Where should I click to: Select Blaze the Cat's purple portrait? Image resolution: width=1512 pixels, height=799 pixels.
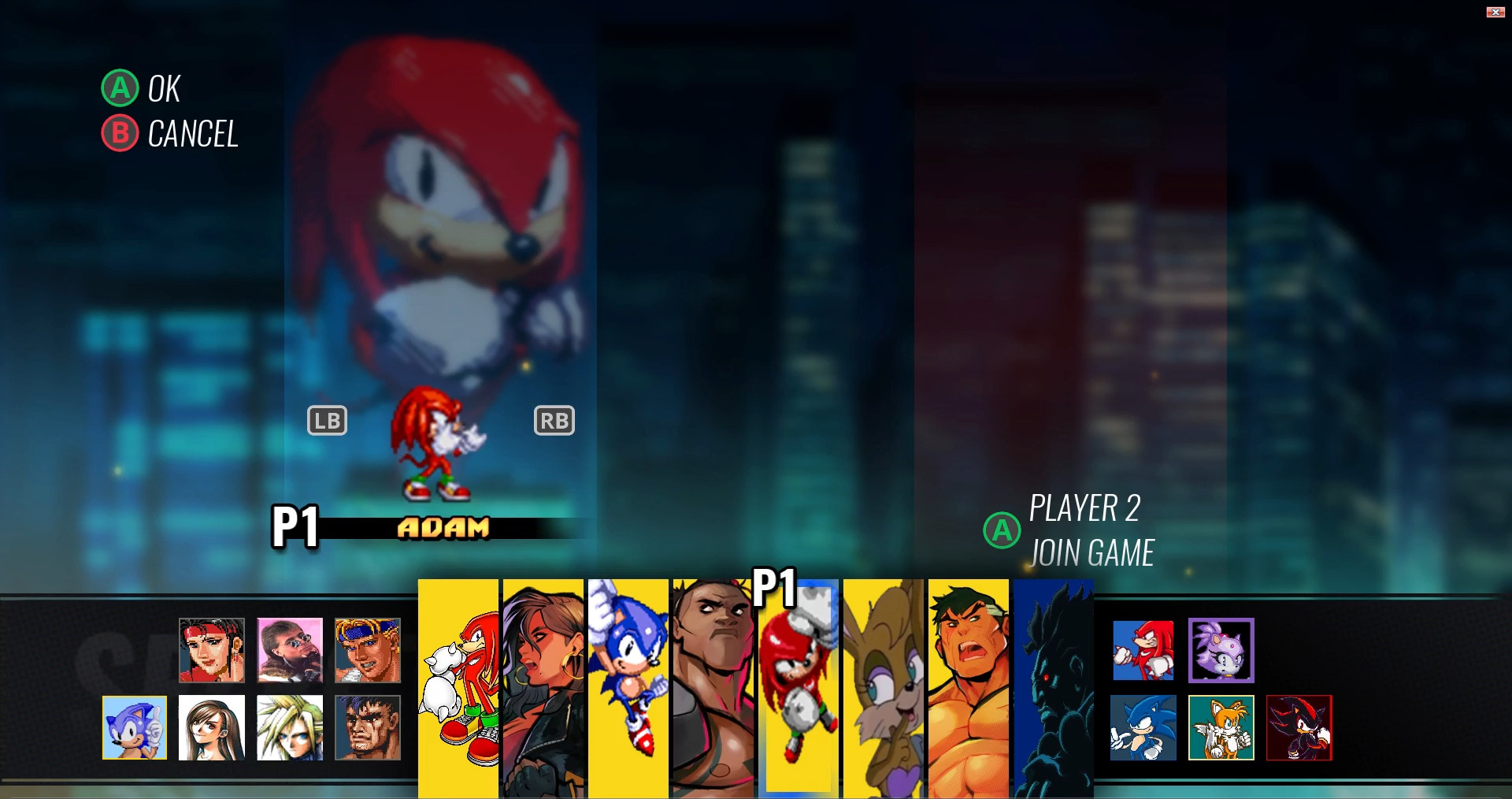(x=1221, y=651)
